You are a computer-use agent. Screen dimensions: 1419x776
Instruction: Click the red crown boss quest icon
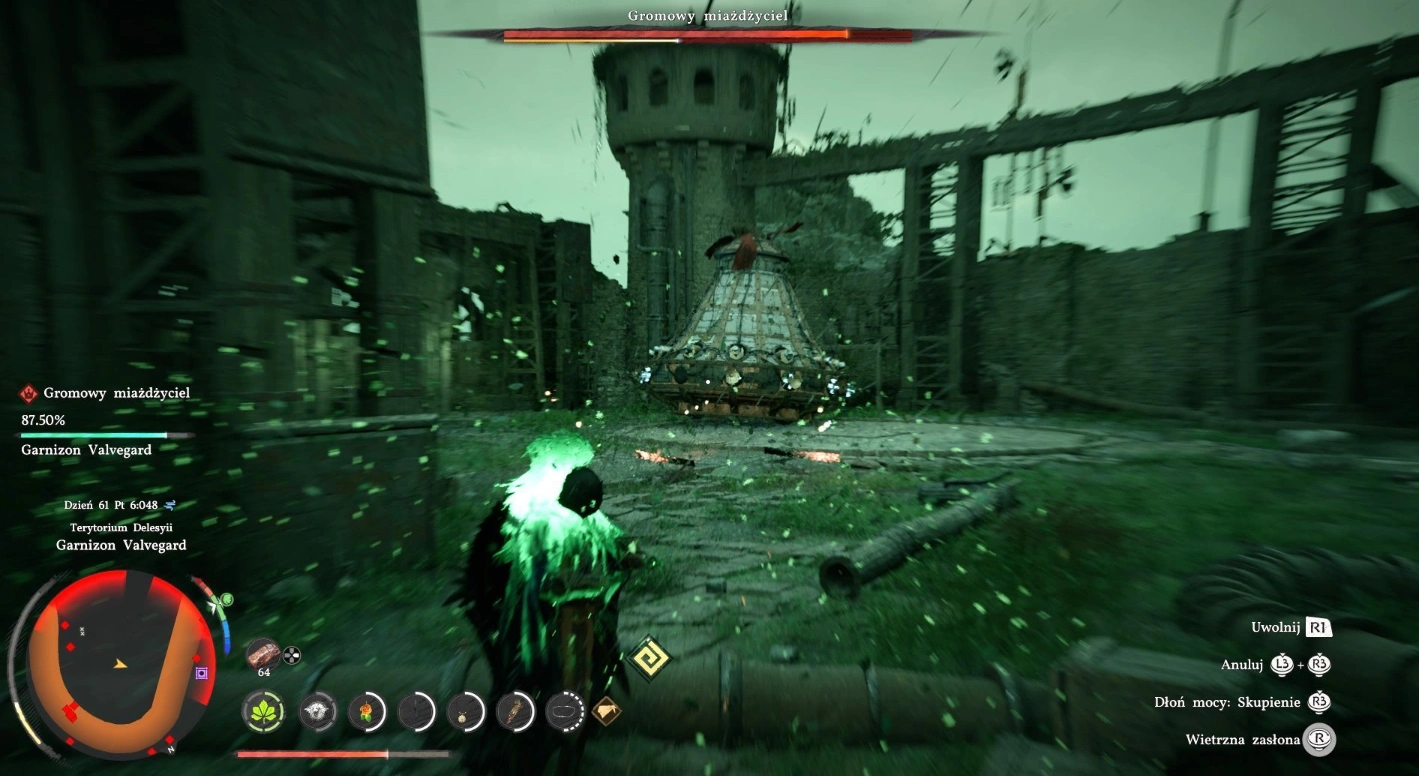pyautogui.click(x=29, y=394)
